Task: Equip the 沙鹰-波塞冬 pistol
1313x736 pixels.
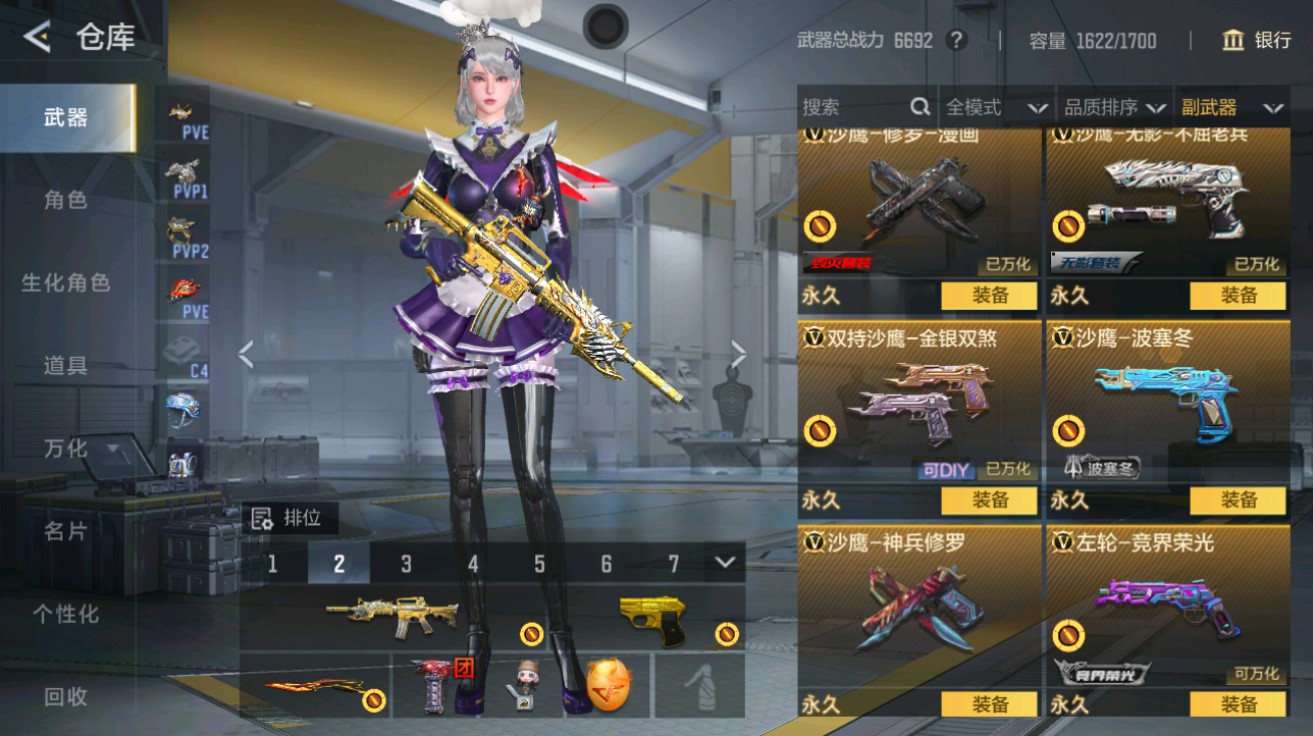Action: (1240, 499)
